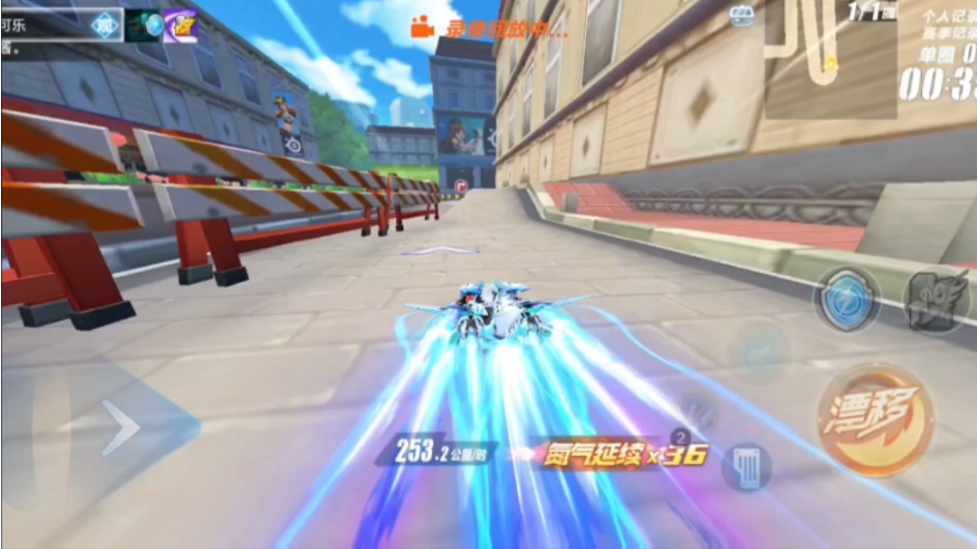Trigger the grey winged boost skill
977x549 pixels.
935,297
